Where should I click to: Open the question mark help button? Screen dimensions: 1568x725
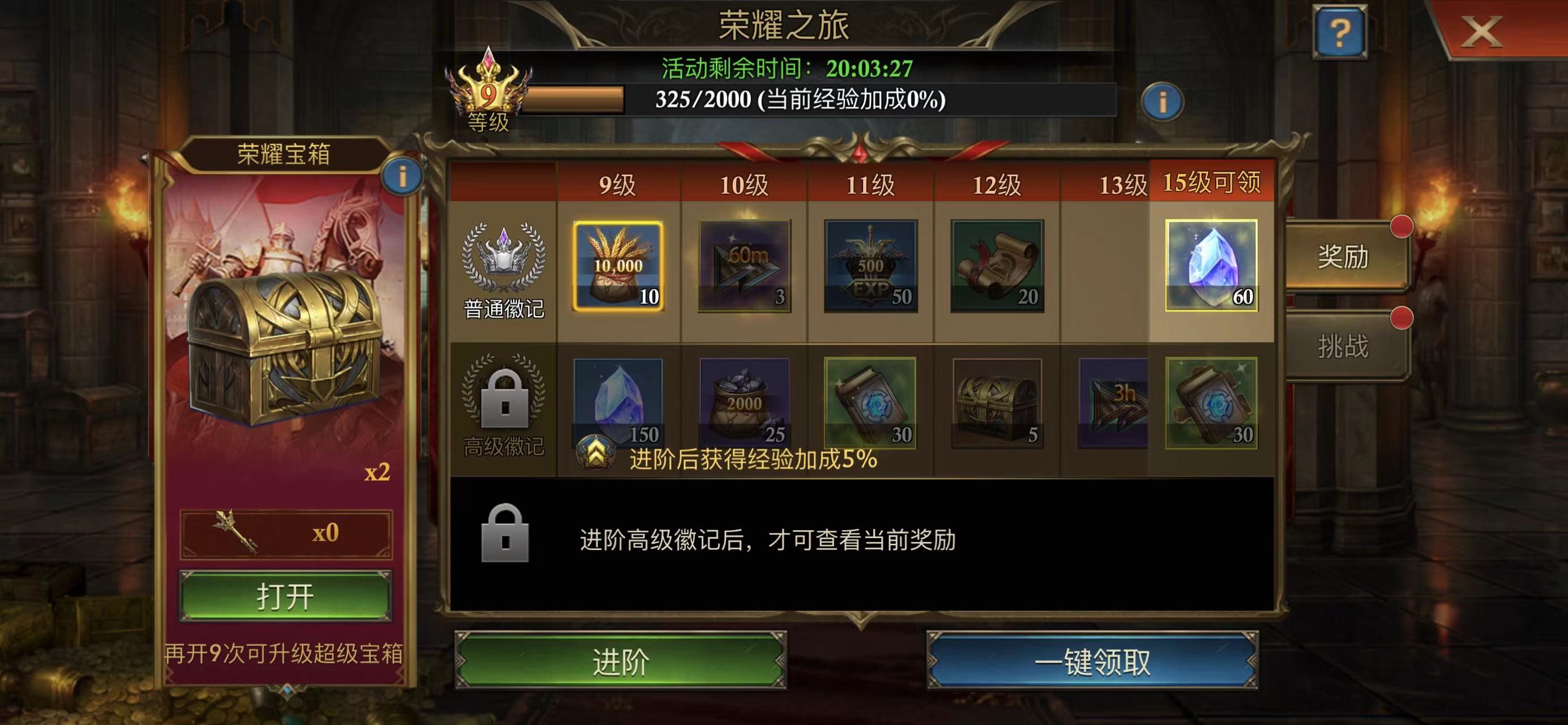[1339, 32]
